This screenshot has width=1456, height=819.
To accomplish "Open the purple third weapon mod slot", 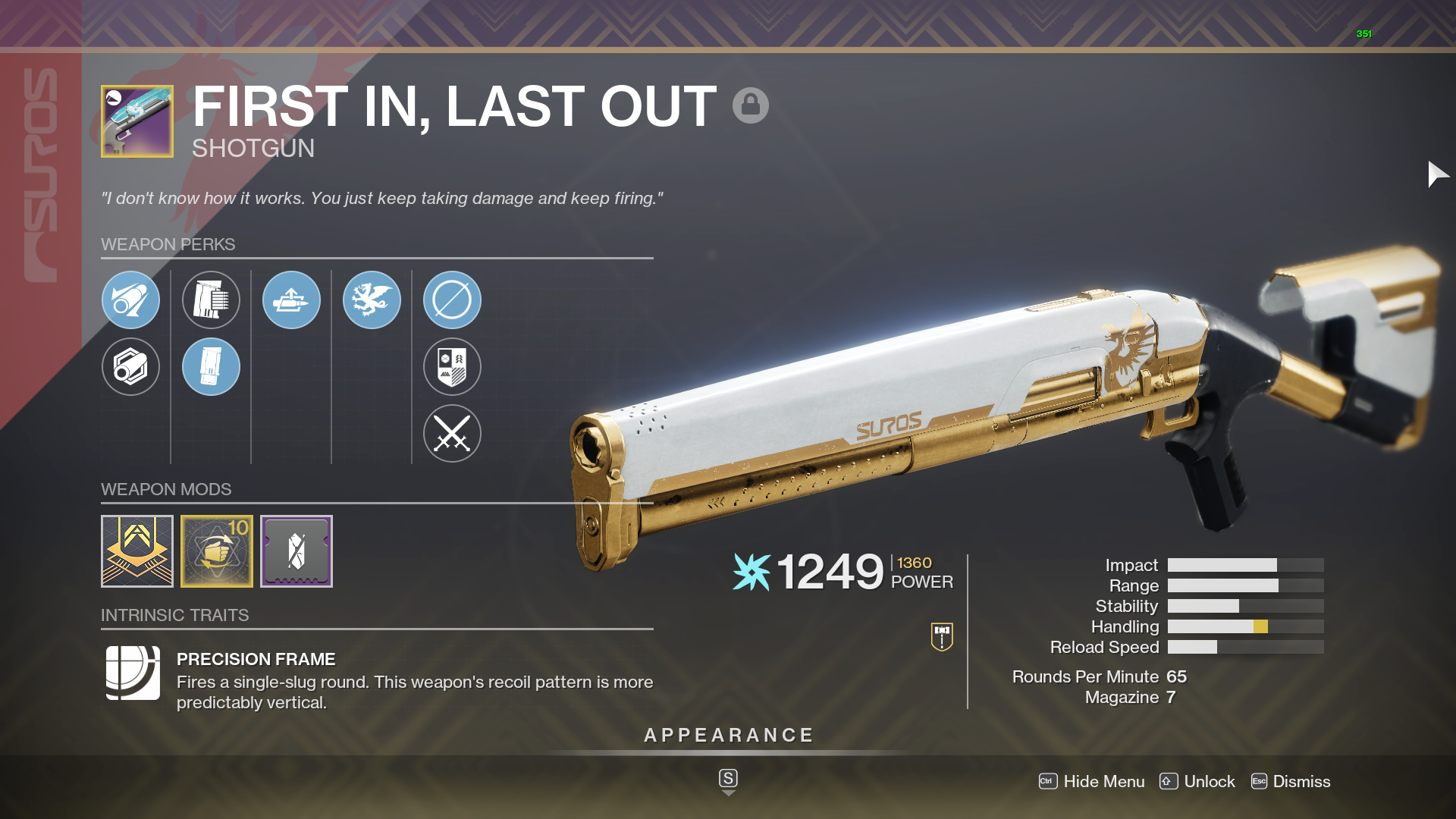I will [296, 551].
